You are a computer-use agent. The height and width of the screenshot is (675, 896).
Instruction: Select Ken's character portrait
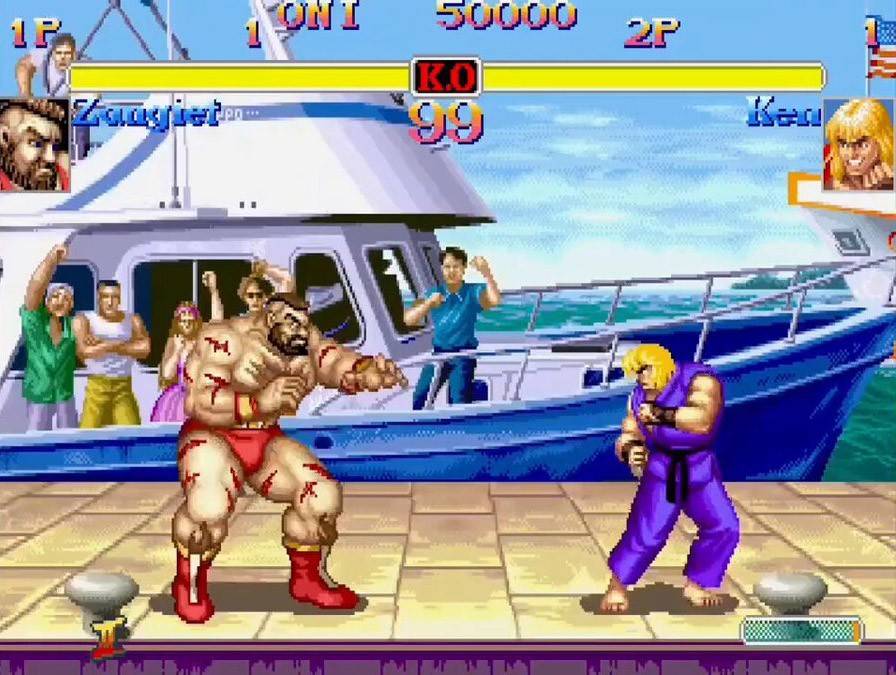(x=858, y=145)
